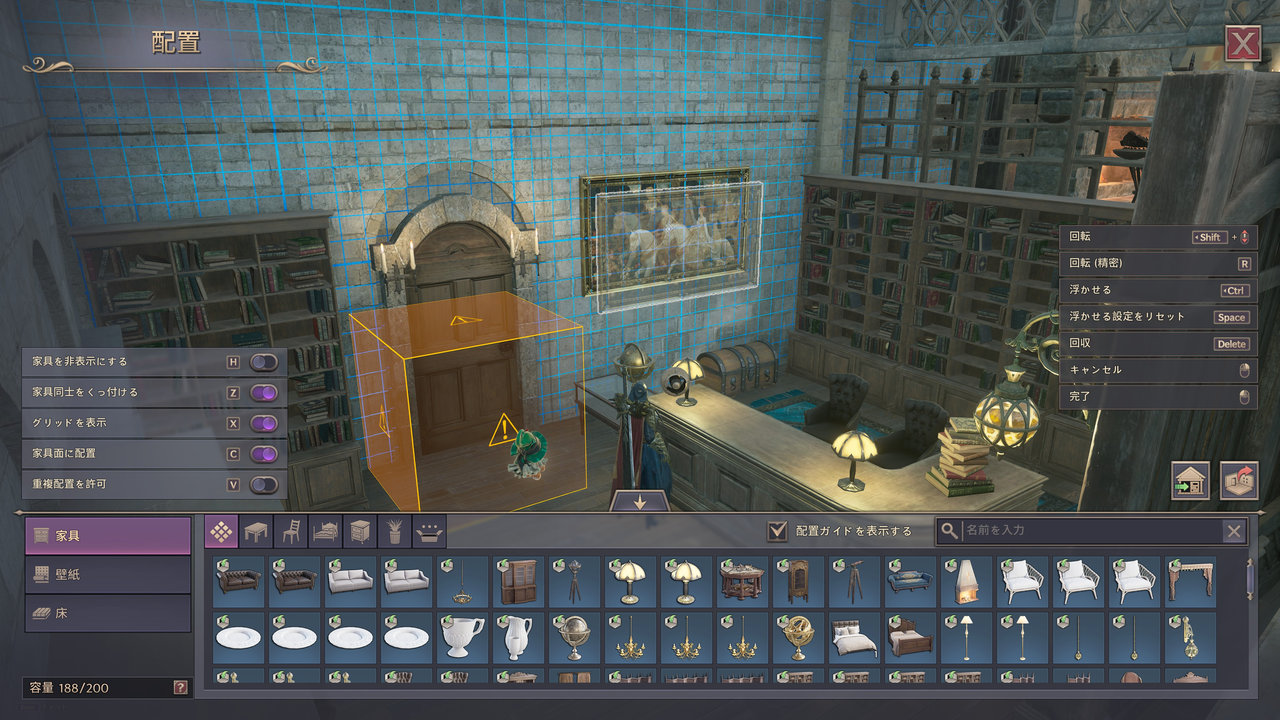Turn off the グリッドを表示 switch
Image resolution: width=1280 pixels, height=720 pixels.
(x=264, y=423)
